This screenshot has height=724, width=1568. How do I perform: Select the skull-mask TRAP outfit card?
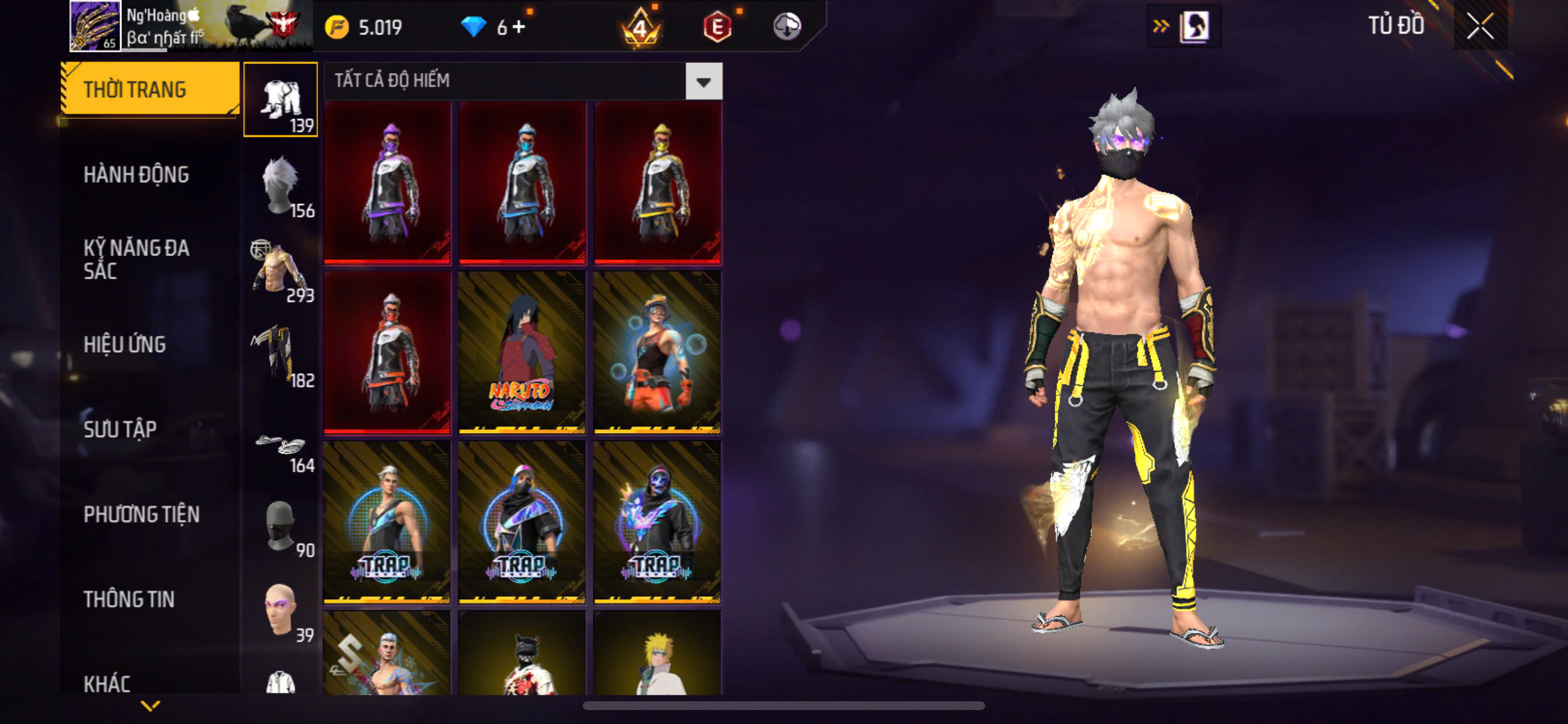[657, 522]
